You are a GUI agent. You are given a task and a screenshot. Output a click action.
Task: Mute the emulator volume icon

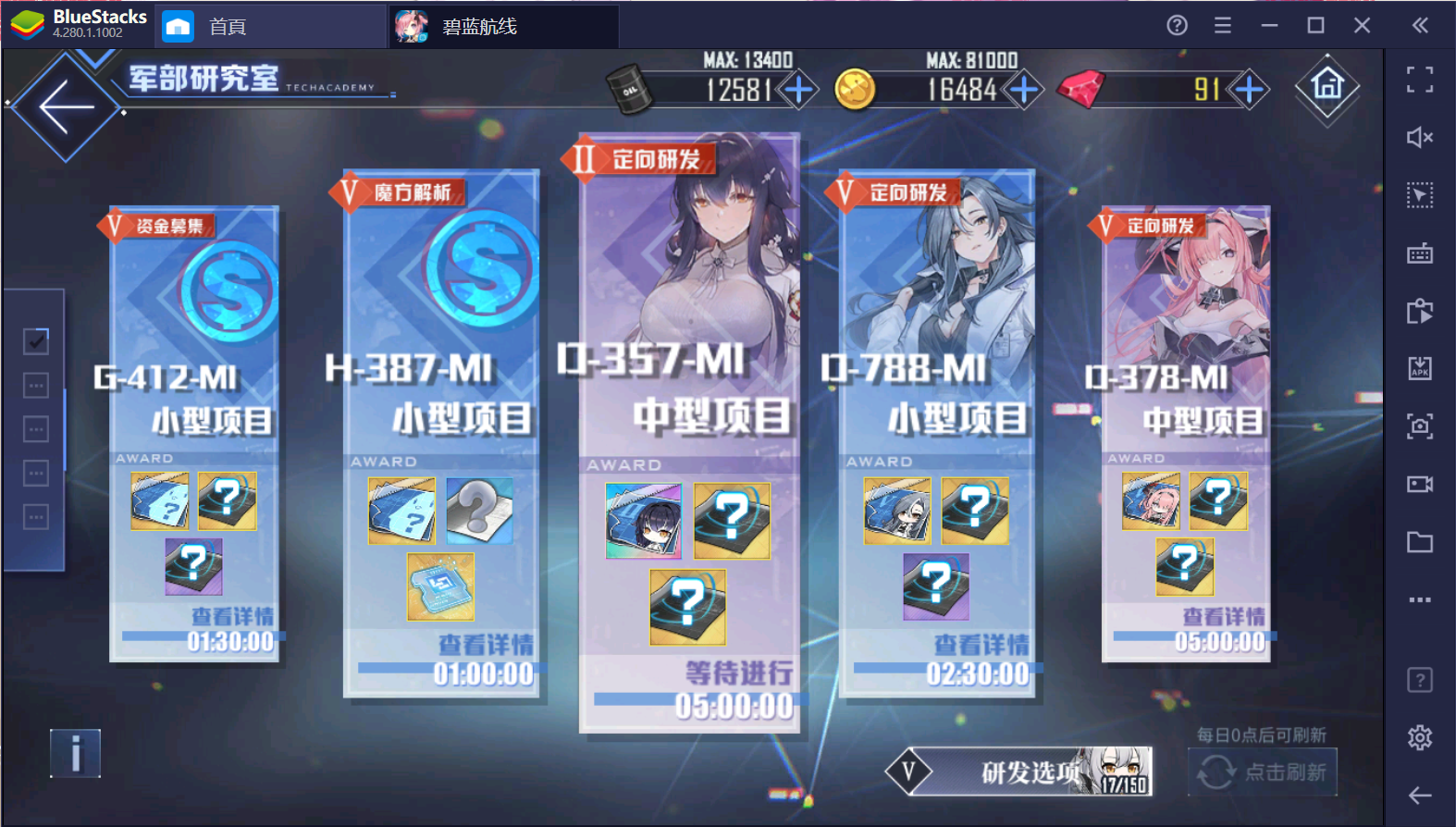(x=1420, y=138)
